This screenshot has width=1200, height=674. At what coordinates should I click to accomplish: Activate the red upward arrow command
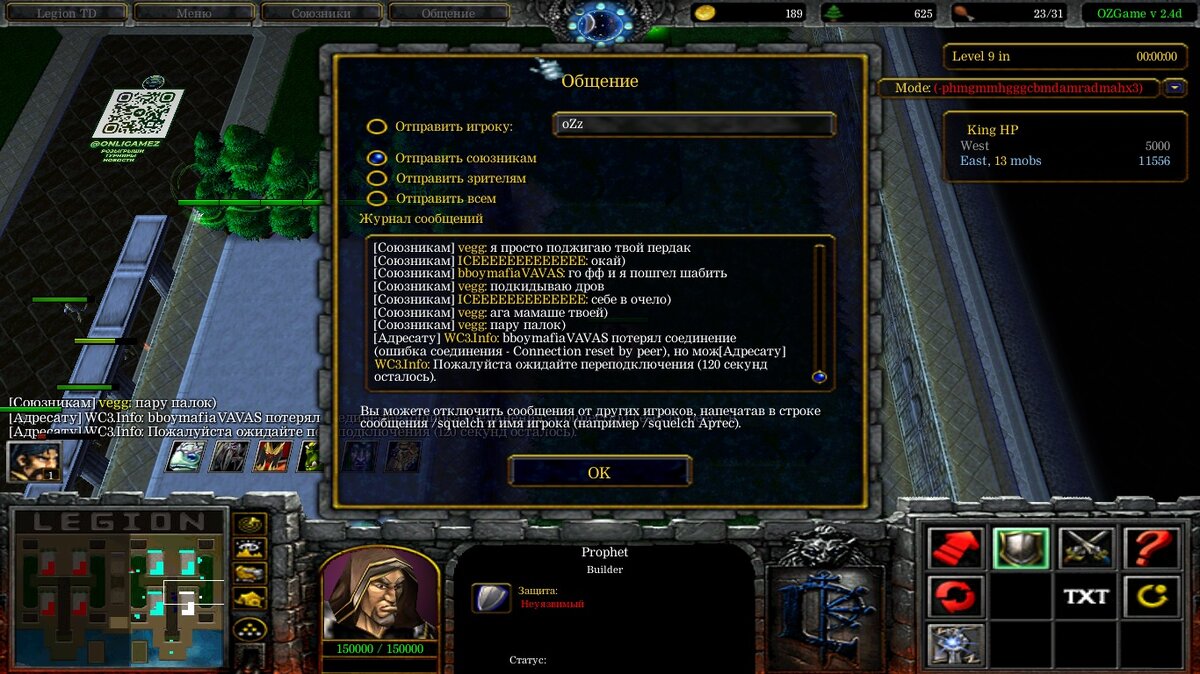click(x=956, y=547)
